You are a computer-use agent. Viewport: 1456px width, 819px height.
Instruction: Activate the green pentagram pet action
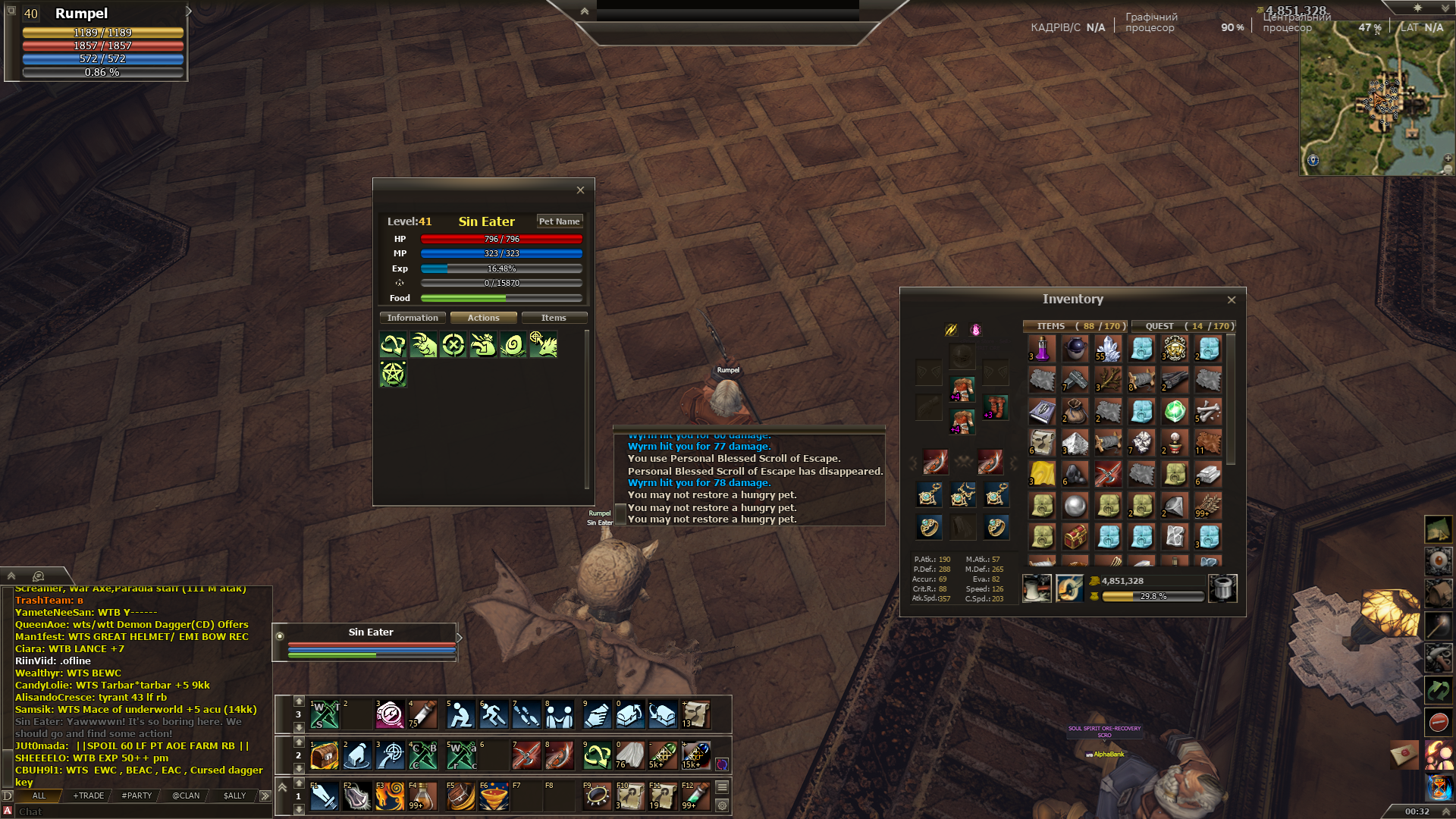393,375
